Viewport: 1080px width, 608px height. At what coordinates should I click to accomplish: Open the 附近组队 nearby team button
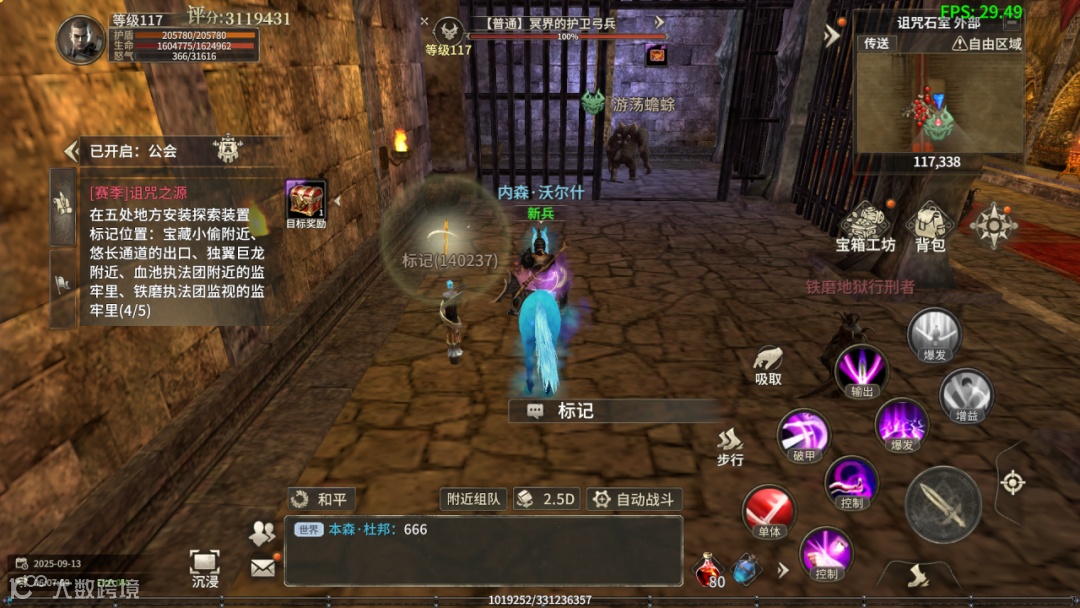(474, 499)
